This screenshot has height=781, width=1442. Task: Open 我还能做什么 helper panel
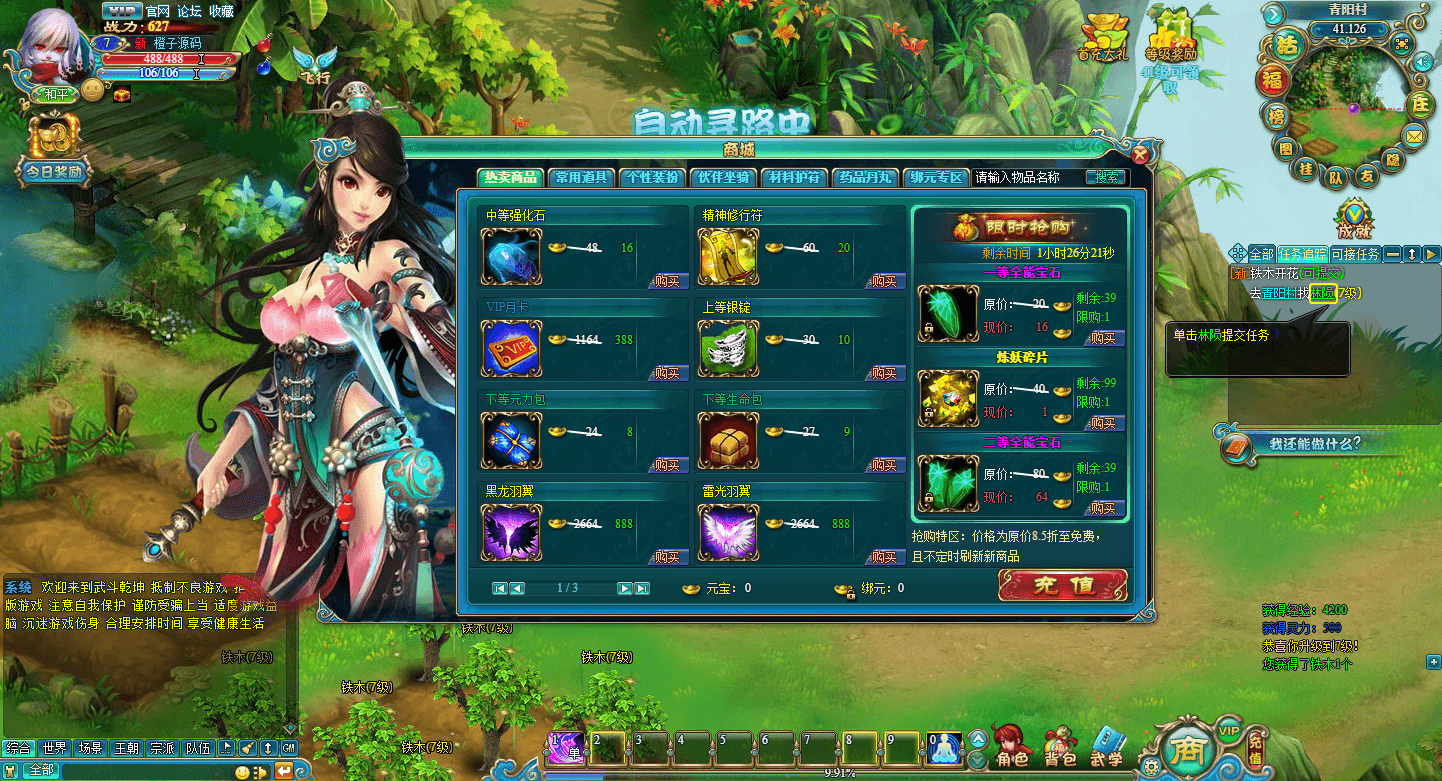click(1313, 443)
